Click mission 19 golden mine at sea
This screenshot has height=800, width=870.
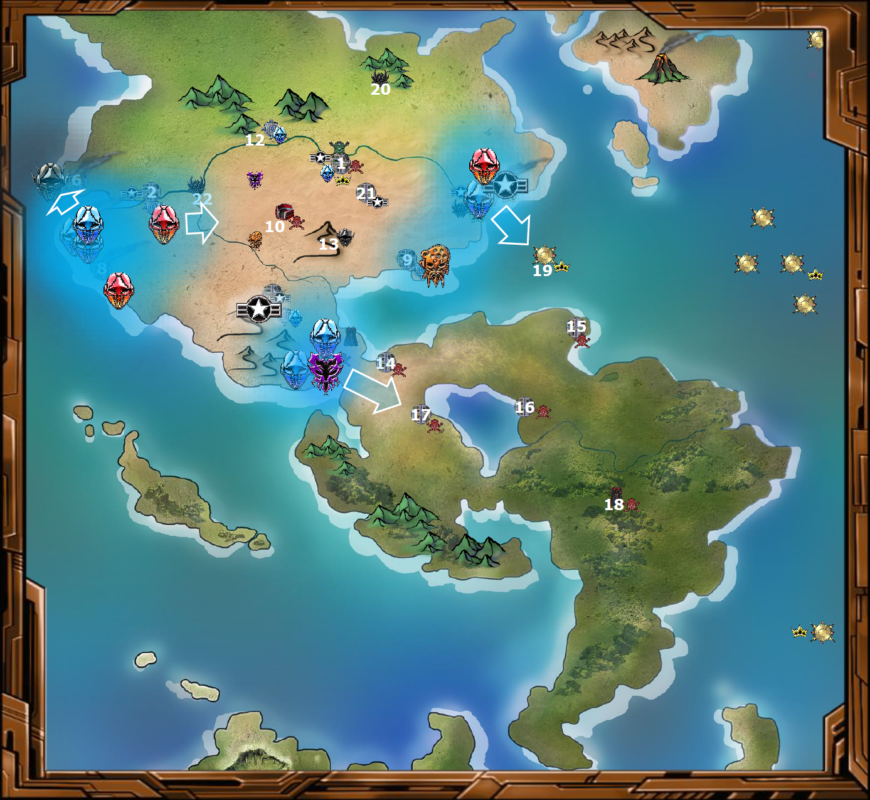[x=544, y=257]
